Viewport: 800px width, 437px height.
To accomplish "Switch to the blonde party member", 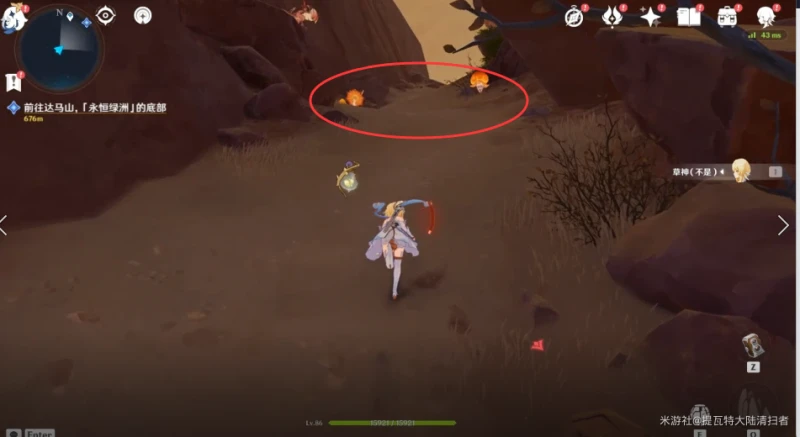I will pyautogui.click(x=741, y=171).
